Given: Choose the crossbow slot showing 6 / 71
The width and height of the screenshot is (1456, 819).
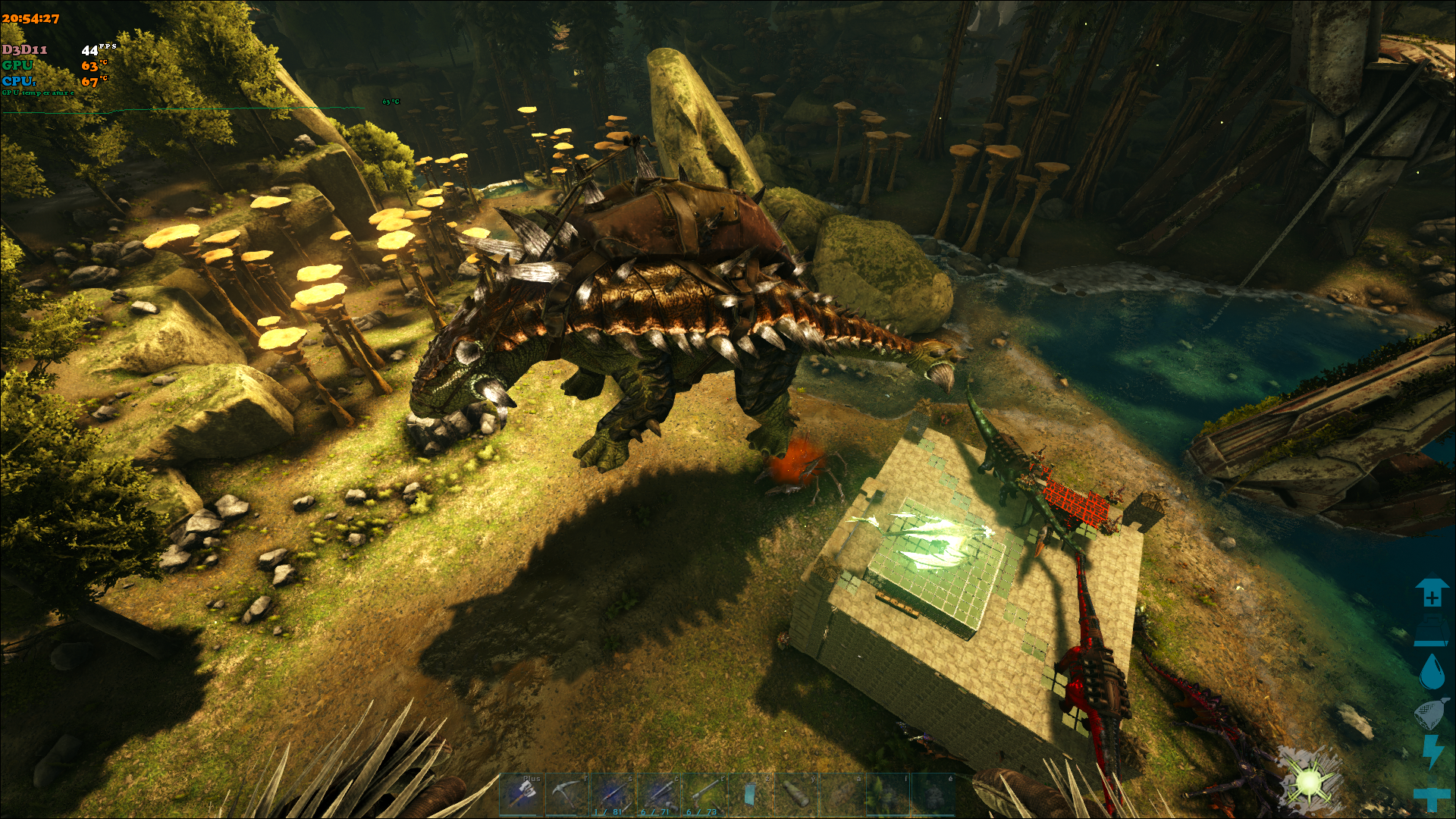Looking at the screenshot, I should (x=658, y=794).
